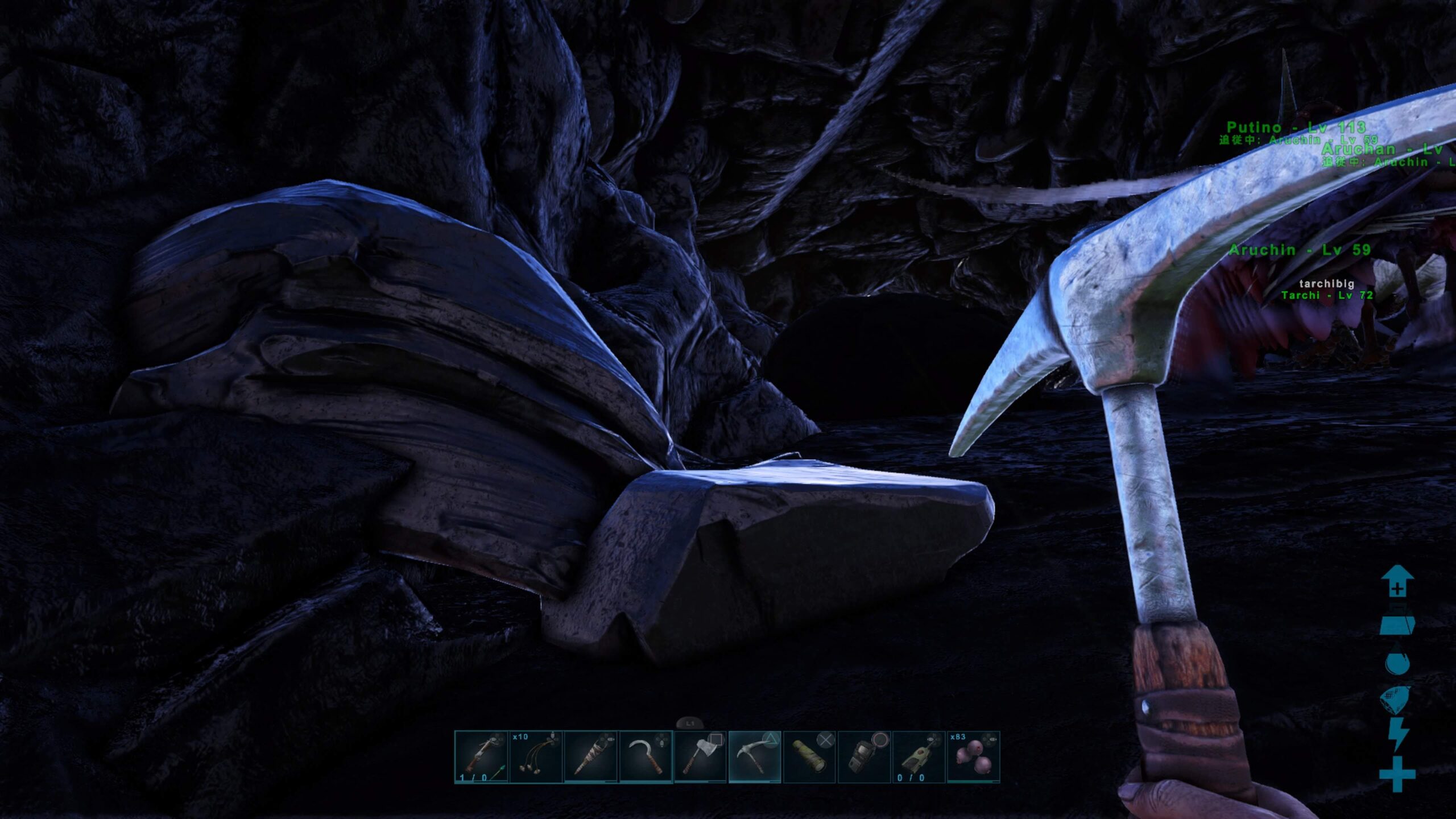Screen dimensions: 1456x819
Task: Select the highlighted metal pick slot
Action: click(x=755, y=757)
